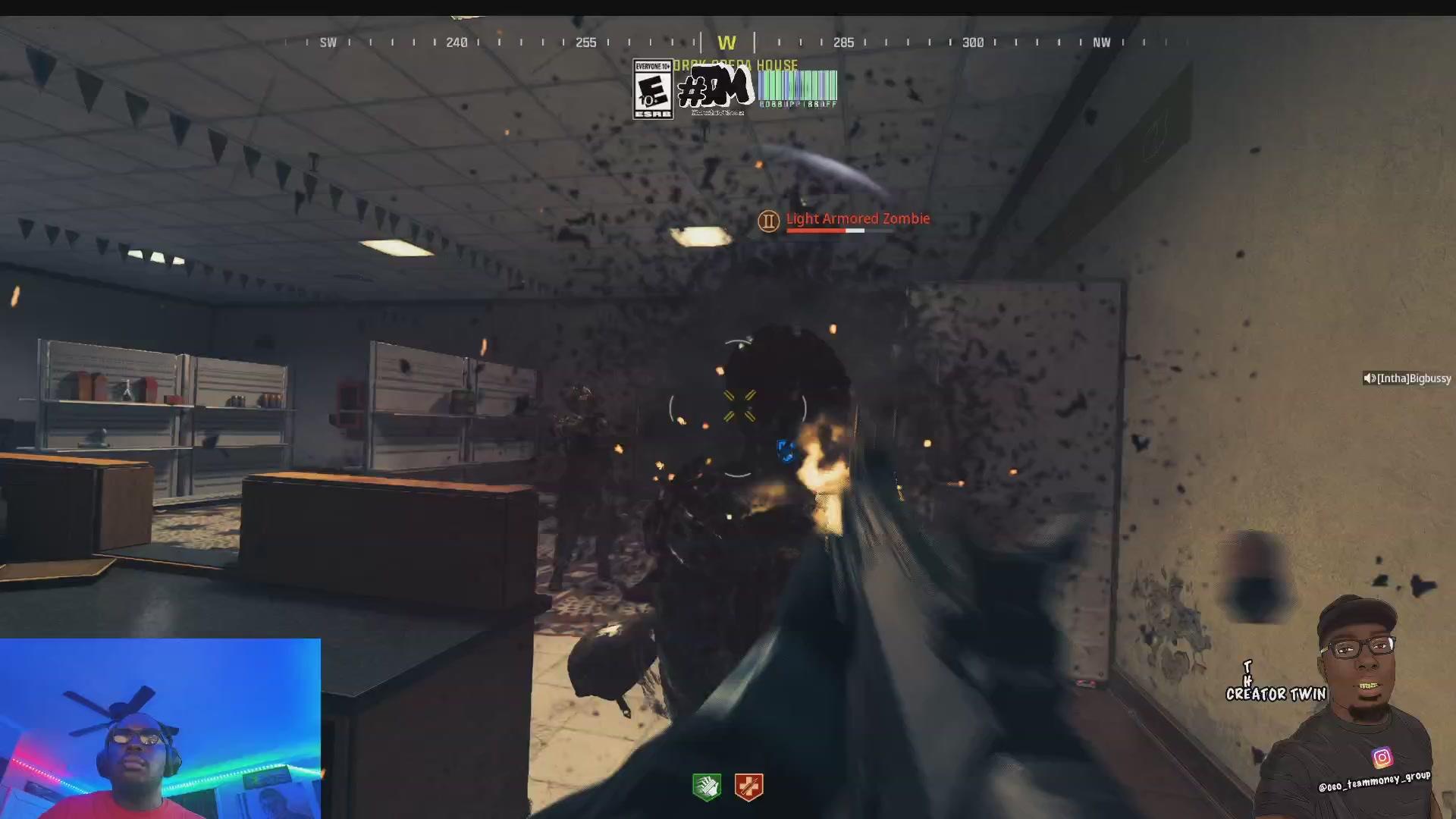The width and height of the screenshot is (1456, 819).
Task: Click the II armor indicator beside zombie name
Action: click(768, 220)
